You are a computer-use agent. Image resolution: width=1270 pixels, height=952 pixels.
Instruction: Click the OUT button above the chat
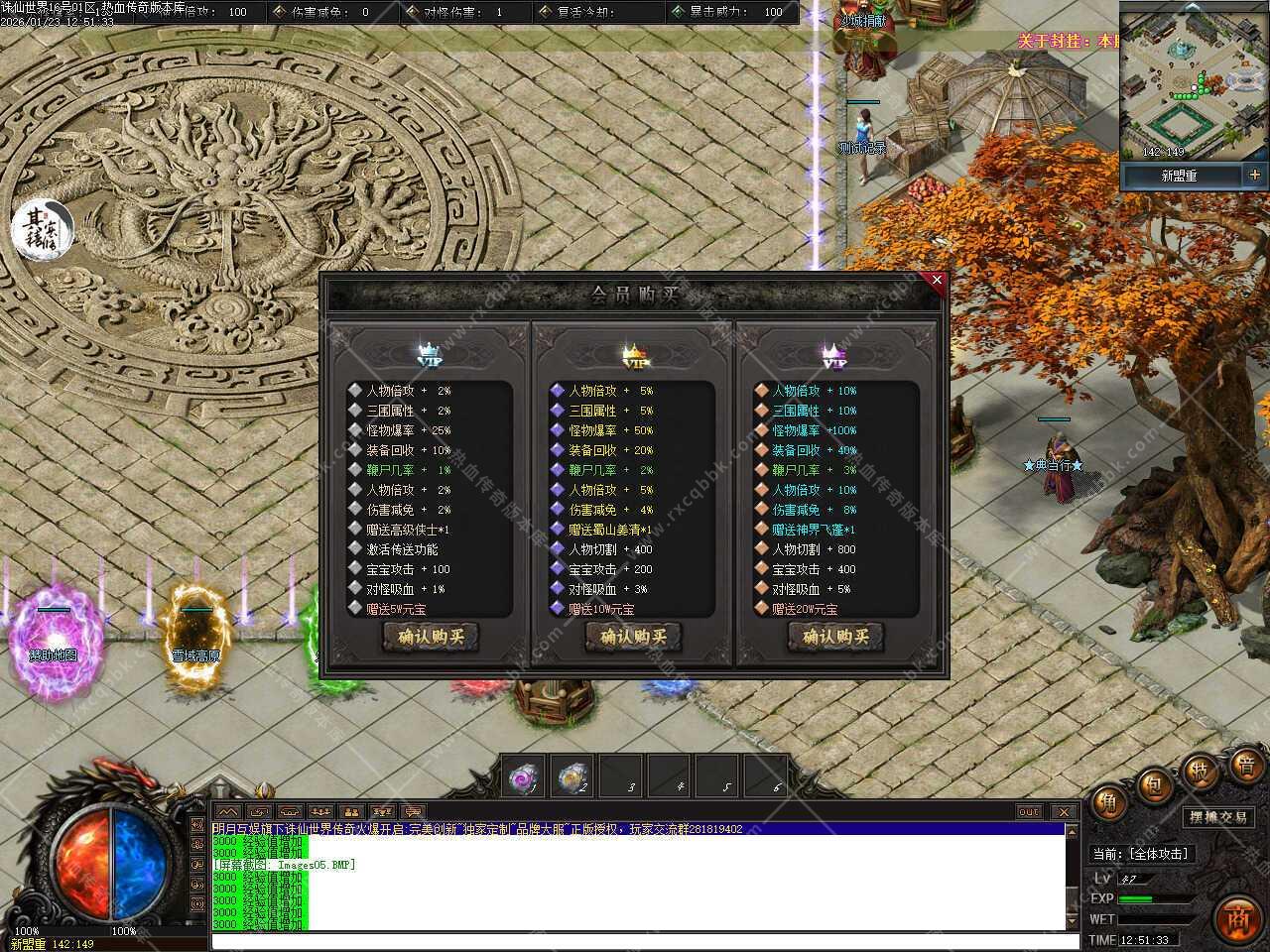point(1029,812)
